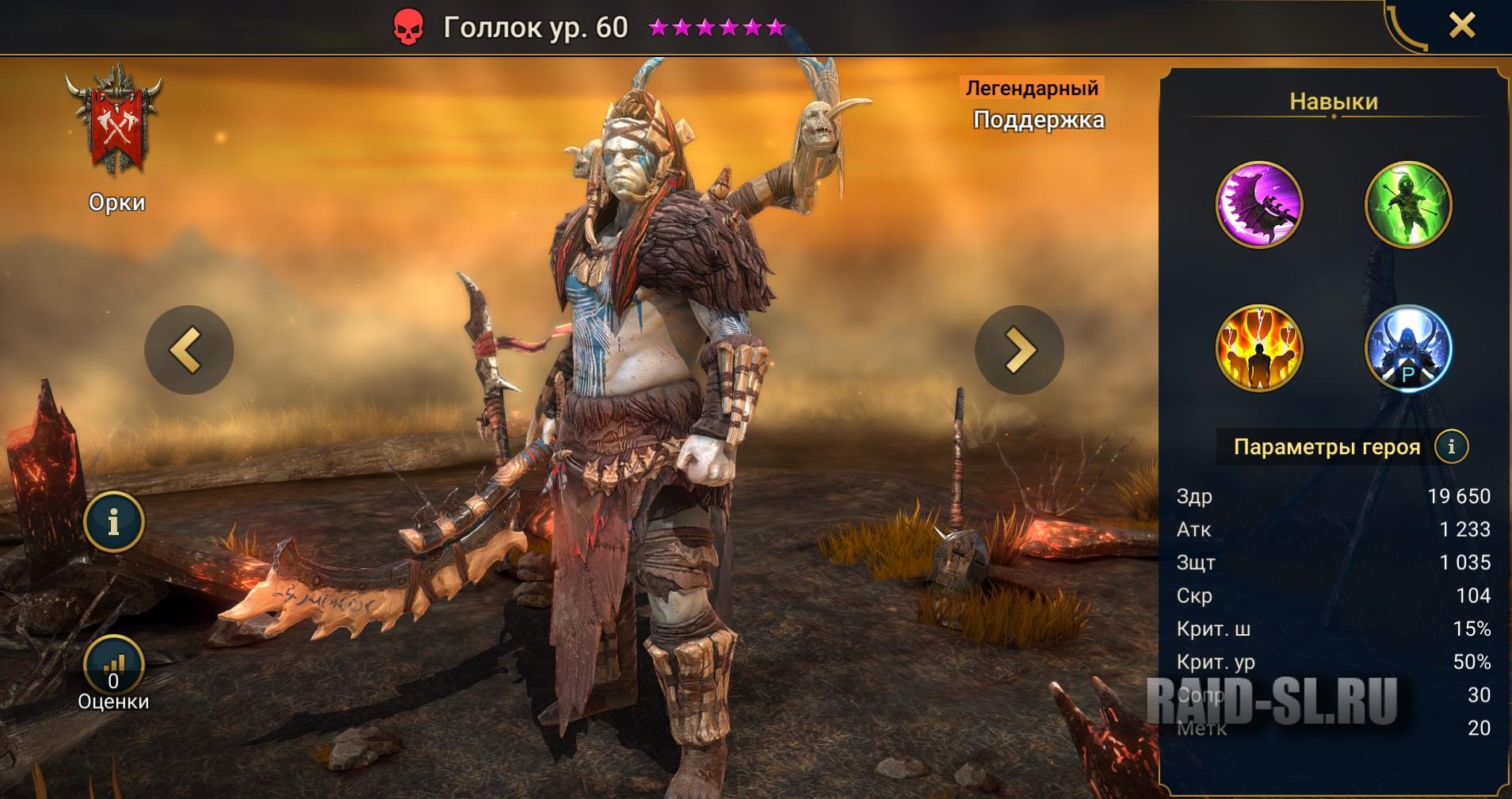This screenshot has width=1512, height=799.
Task: Select the blue passive skill icon
Action: tap(1408, 349)
